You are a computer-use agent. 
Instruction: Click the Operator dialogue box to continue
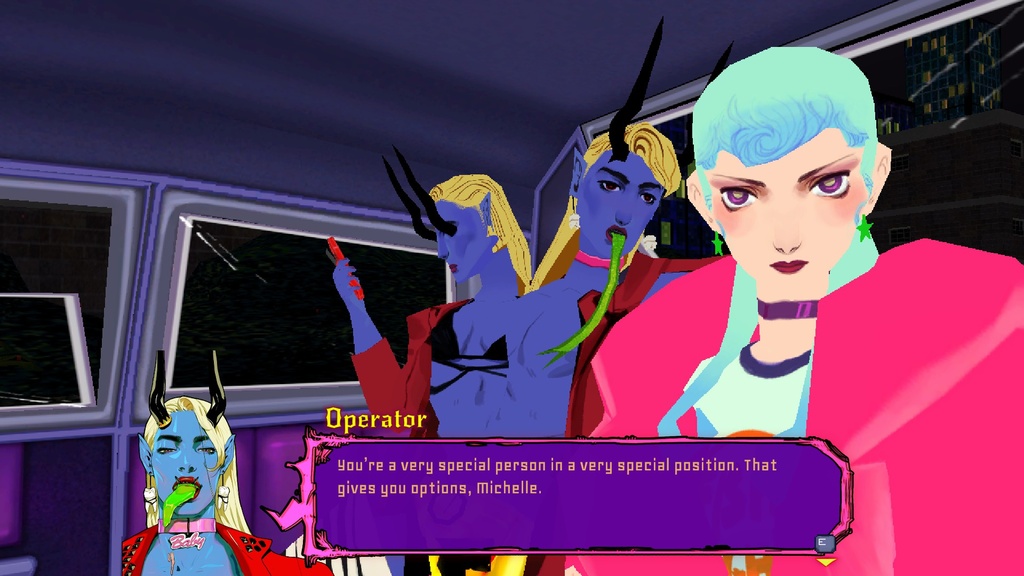tap(577, 492)
